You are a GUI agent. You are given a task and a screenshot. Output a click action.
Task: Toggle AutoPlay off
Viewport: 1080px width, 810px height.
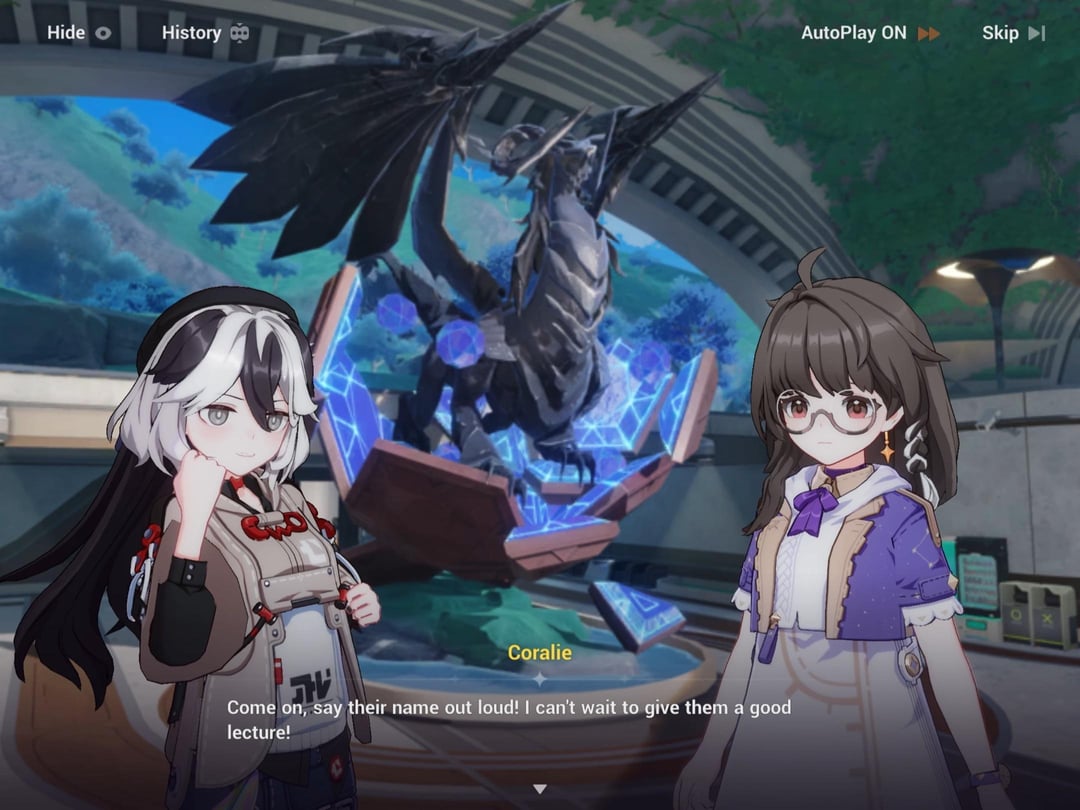[870, 33]
